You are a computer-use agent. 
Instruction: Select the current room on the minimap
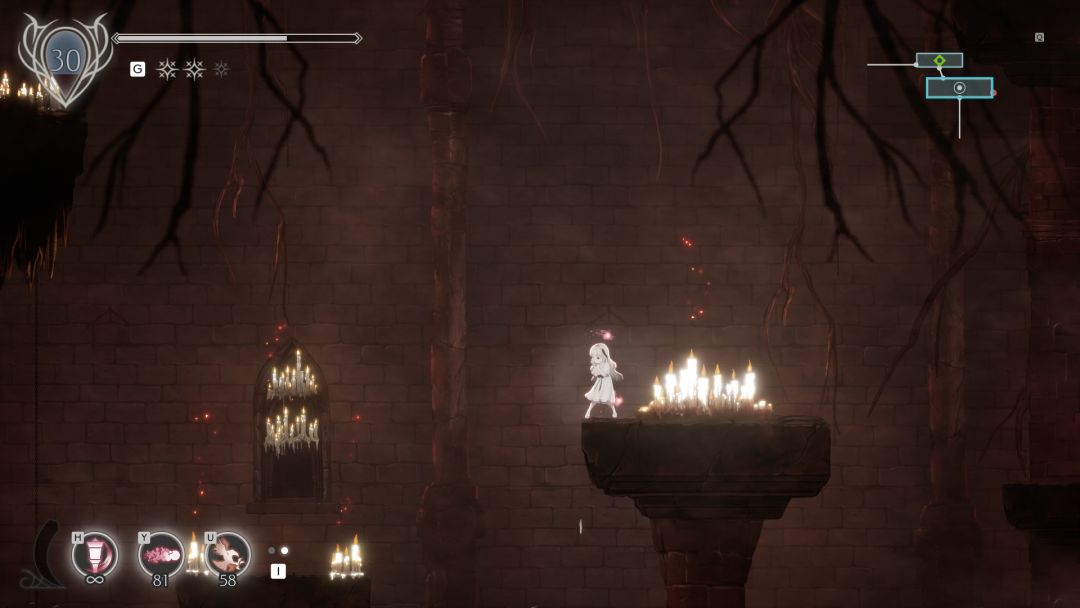click(959, 88)
